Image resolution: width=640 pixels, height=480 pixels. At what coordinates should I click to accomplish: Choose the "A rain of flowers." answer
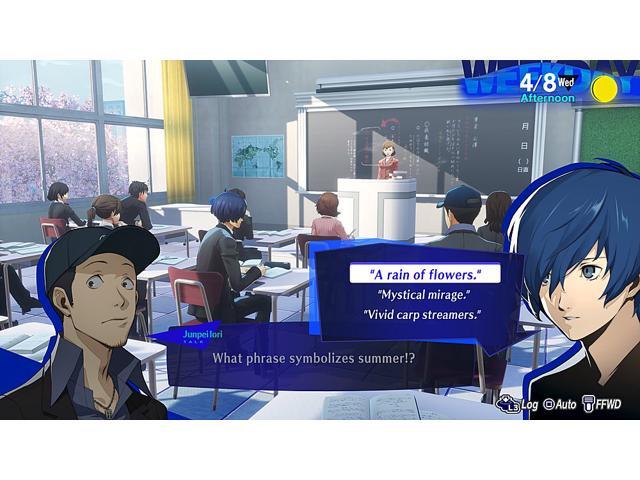point(423,274)
